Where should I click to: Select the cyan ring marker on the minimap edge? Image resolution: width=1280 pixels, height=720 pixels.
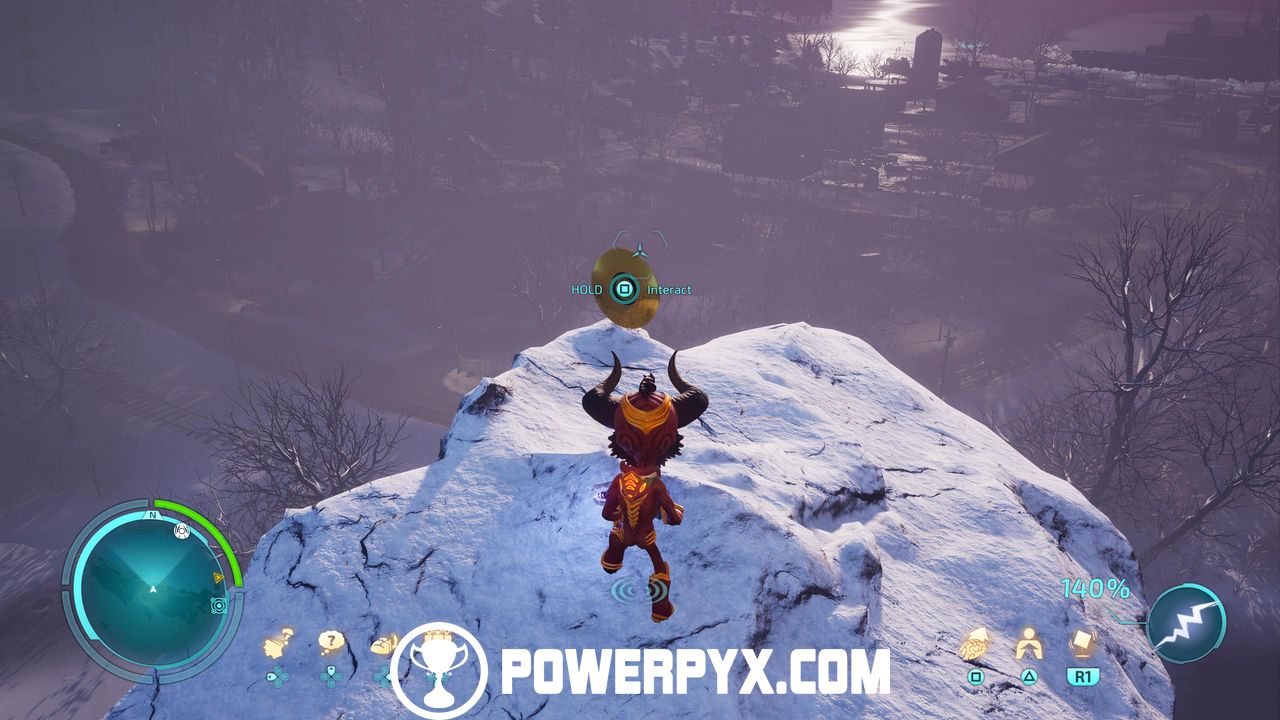point(218,605)
